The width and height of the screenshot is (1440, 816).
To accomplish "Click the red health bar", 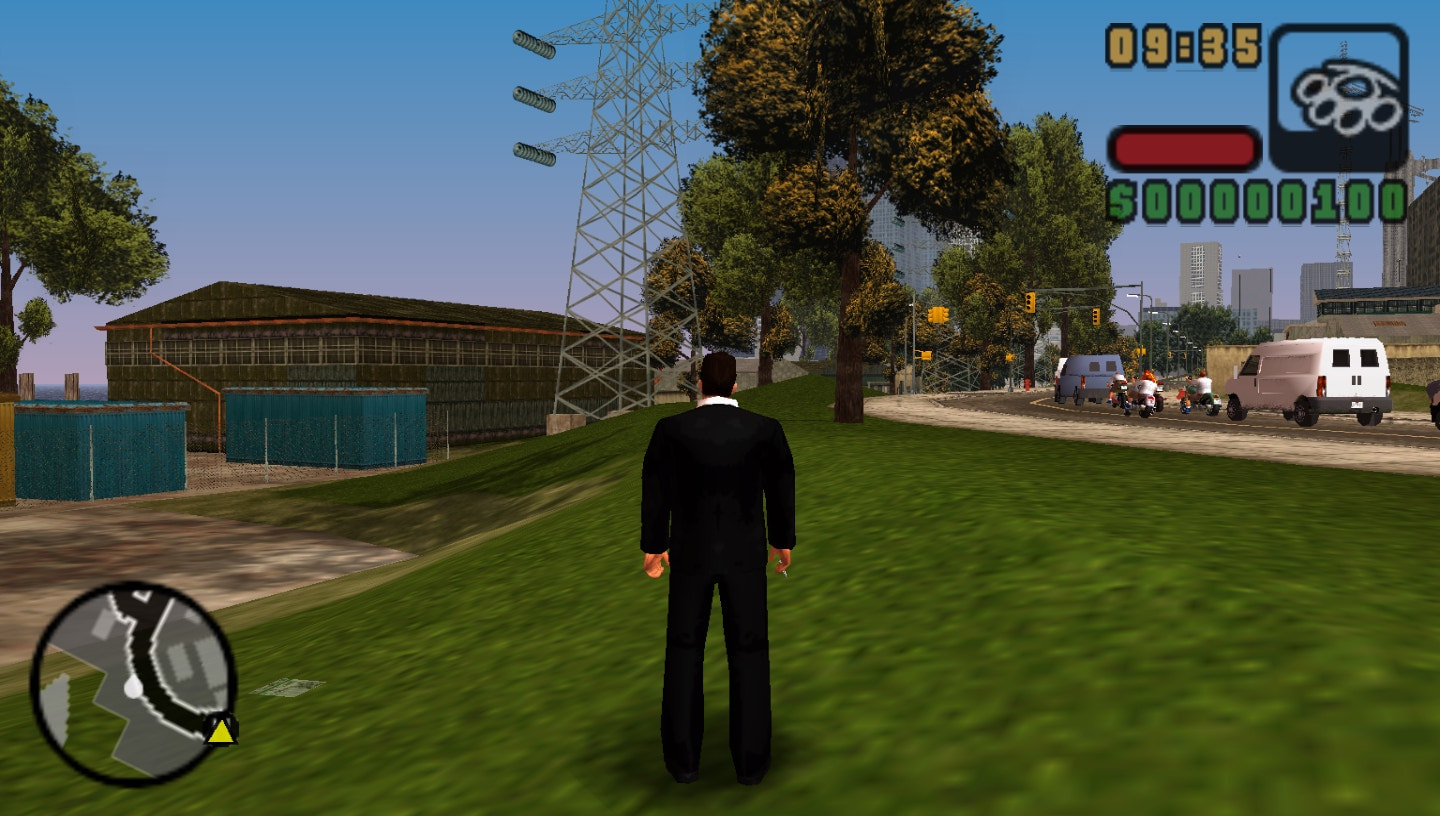I will click(1185, 147).
